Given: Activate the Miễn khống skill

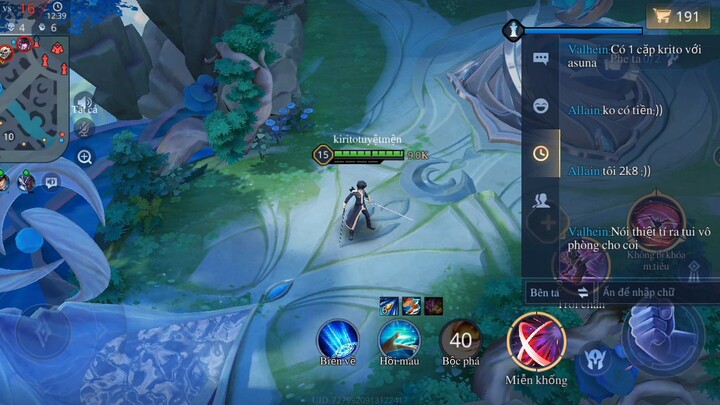Looking at the screenshot, I should (x=536, y=340).
